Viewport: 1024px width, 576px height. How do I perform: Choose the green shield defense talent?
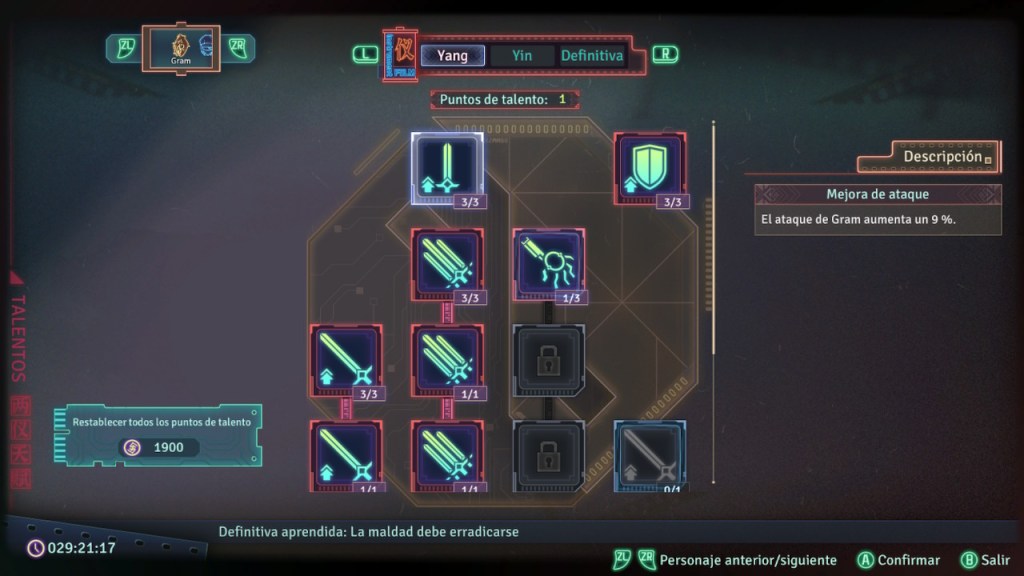click(651, 167)
